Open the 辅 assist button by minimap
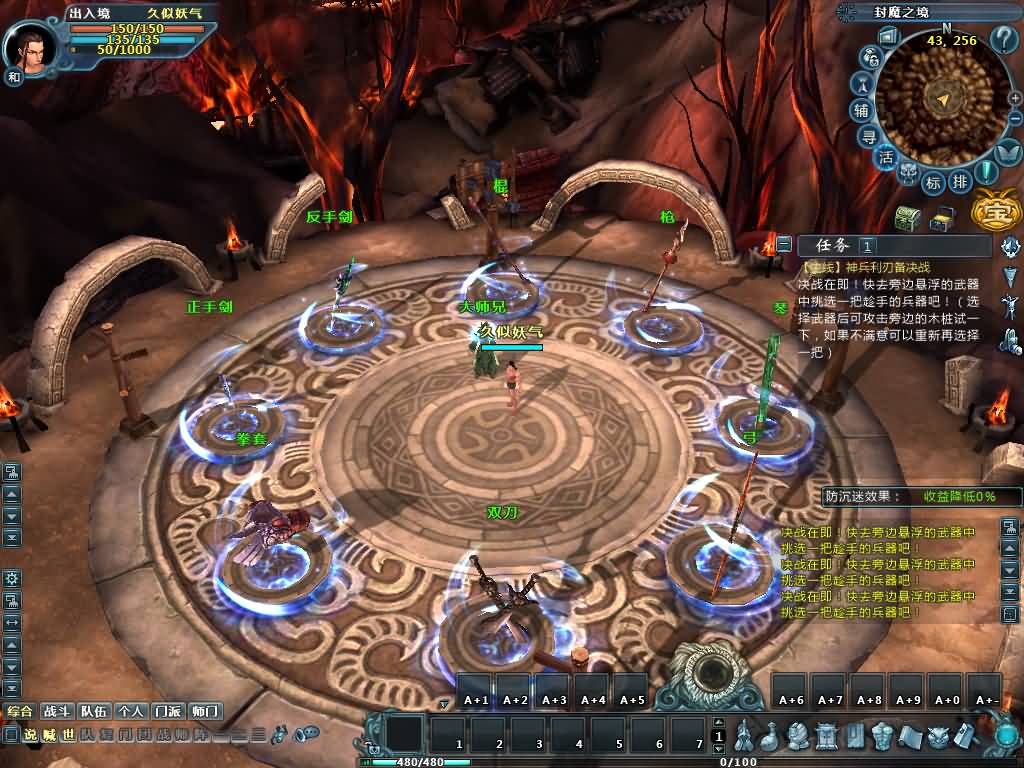Viewport: 1024px width, 768px height. 861,110
